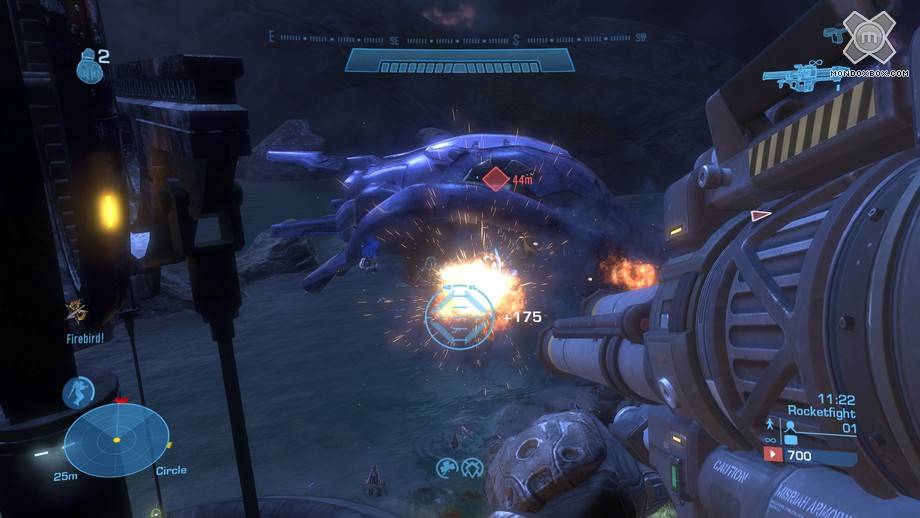Activate the Sprint armor ability icon
920x518 pixels.
(x=78, y=392)
